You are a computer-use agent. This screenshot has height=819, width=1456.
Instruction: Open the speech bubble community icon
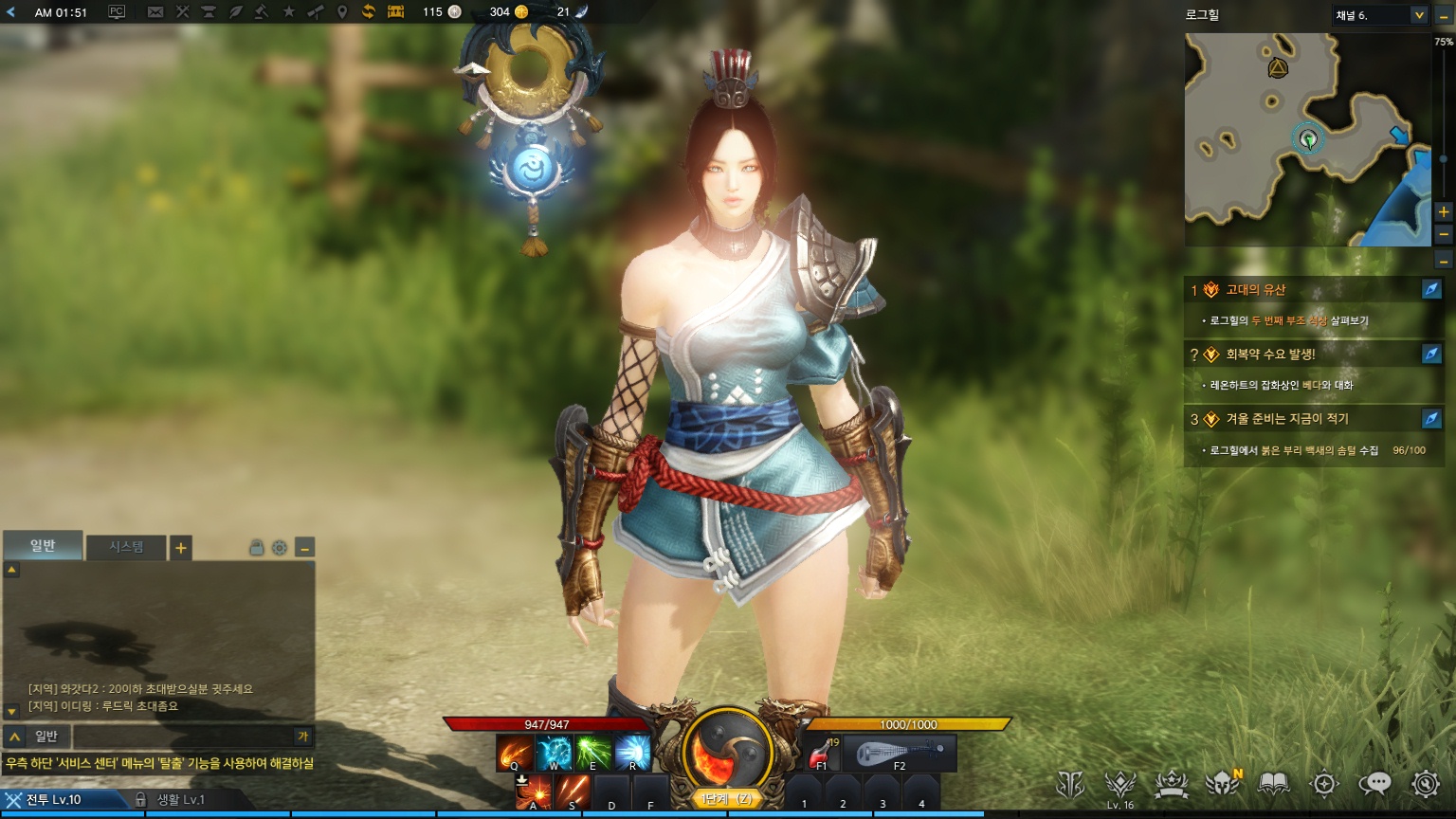pos(1374,784)
